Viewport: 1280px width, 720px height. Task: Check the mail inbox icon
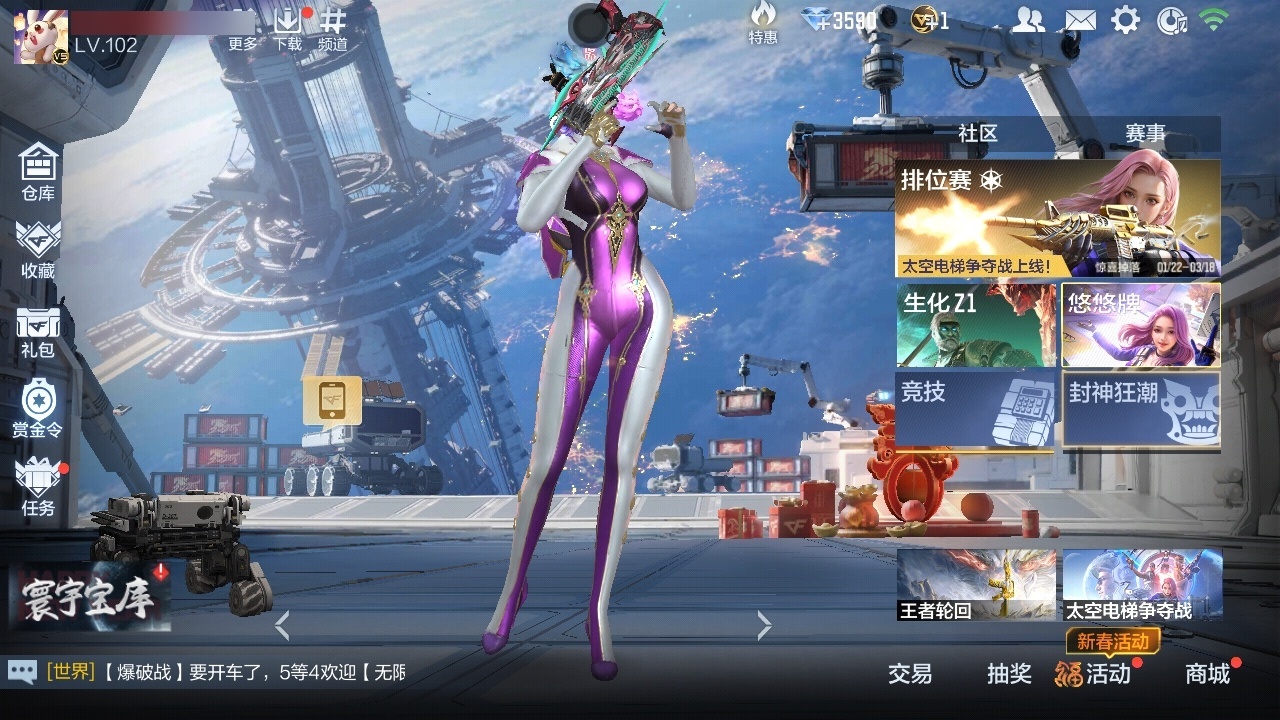click(x=1079, y=20)
